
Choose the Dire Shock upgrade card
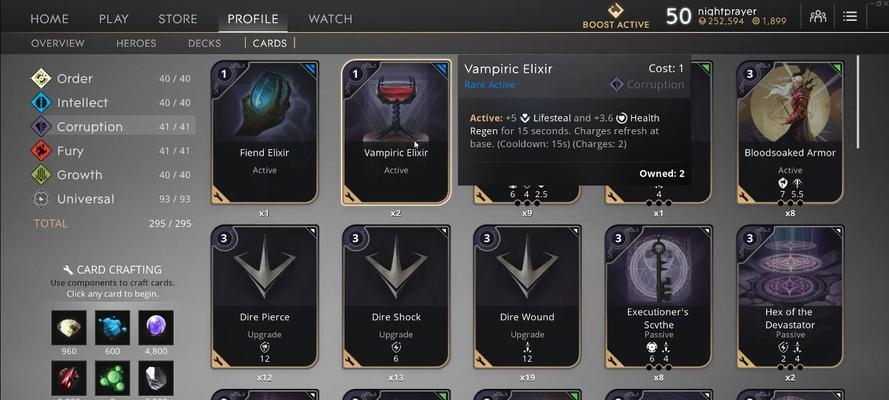tap(396, 296)
